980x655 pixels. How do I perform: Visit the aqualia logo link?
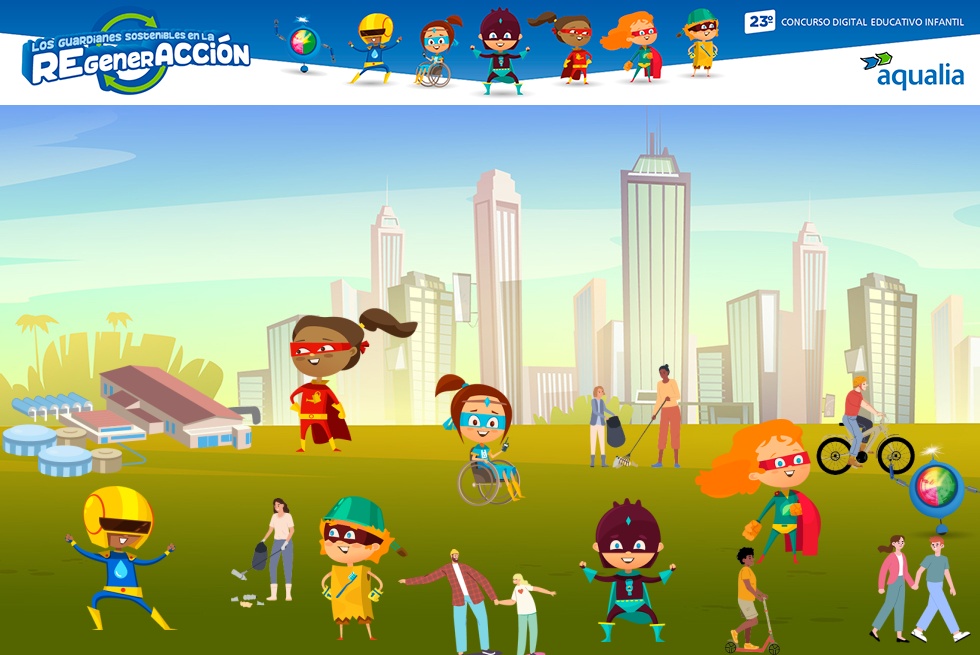910,70
